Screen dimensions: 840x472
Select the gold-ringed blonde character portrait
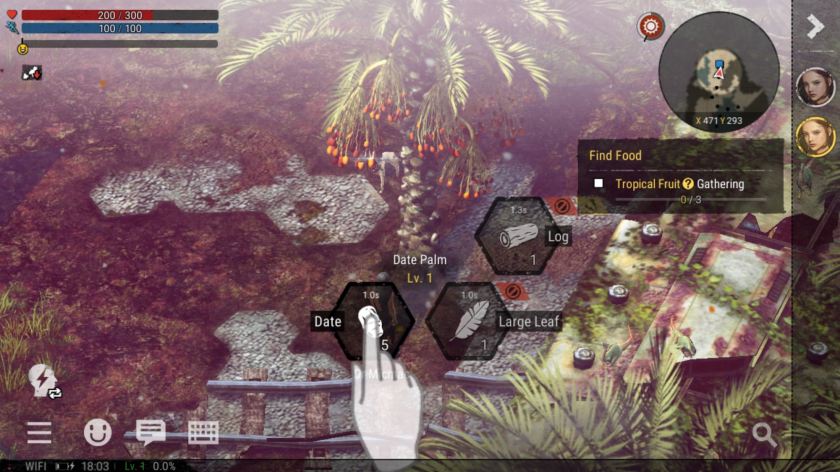coord(815,137)
